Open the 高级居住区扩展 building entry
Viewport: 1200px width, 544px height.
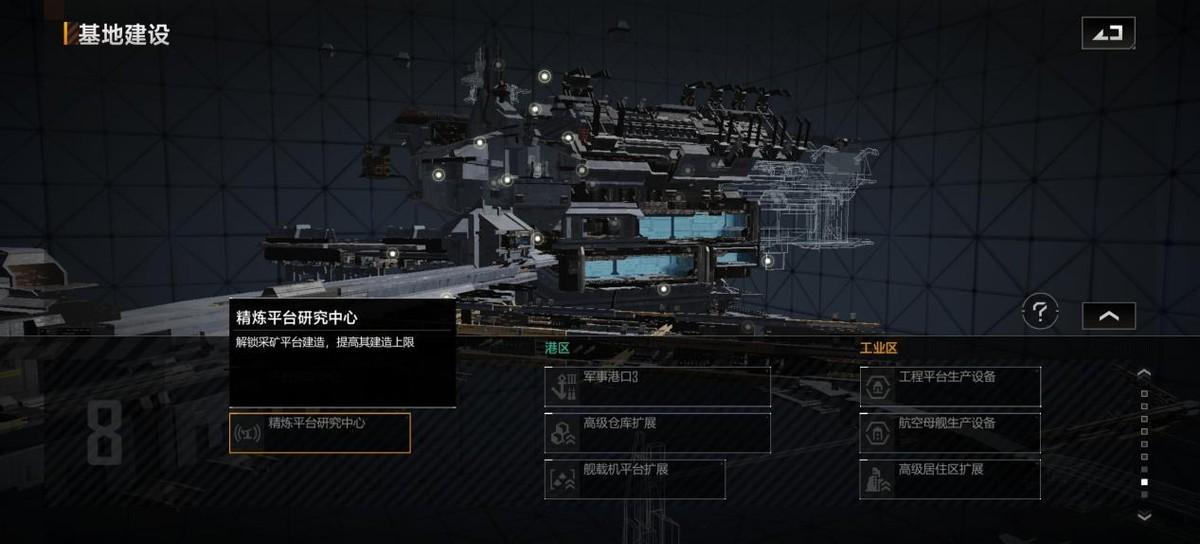950,479
